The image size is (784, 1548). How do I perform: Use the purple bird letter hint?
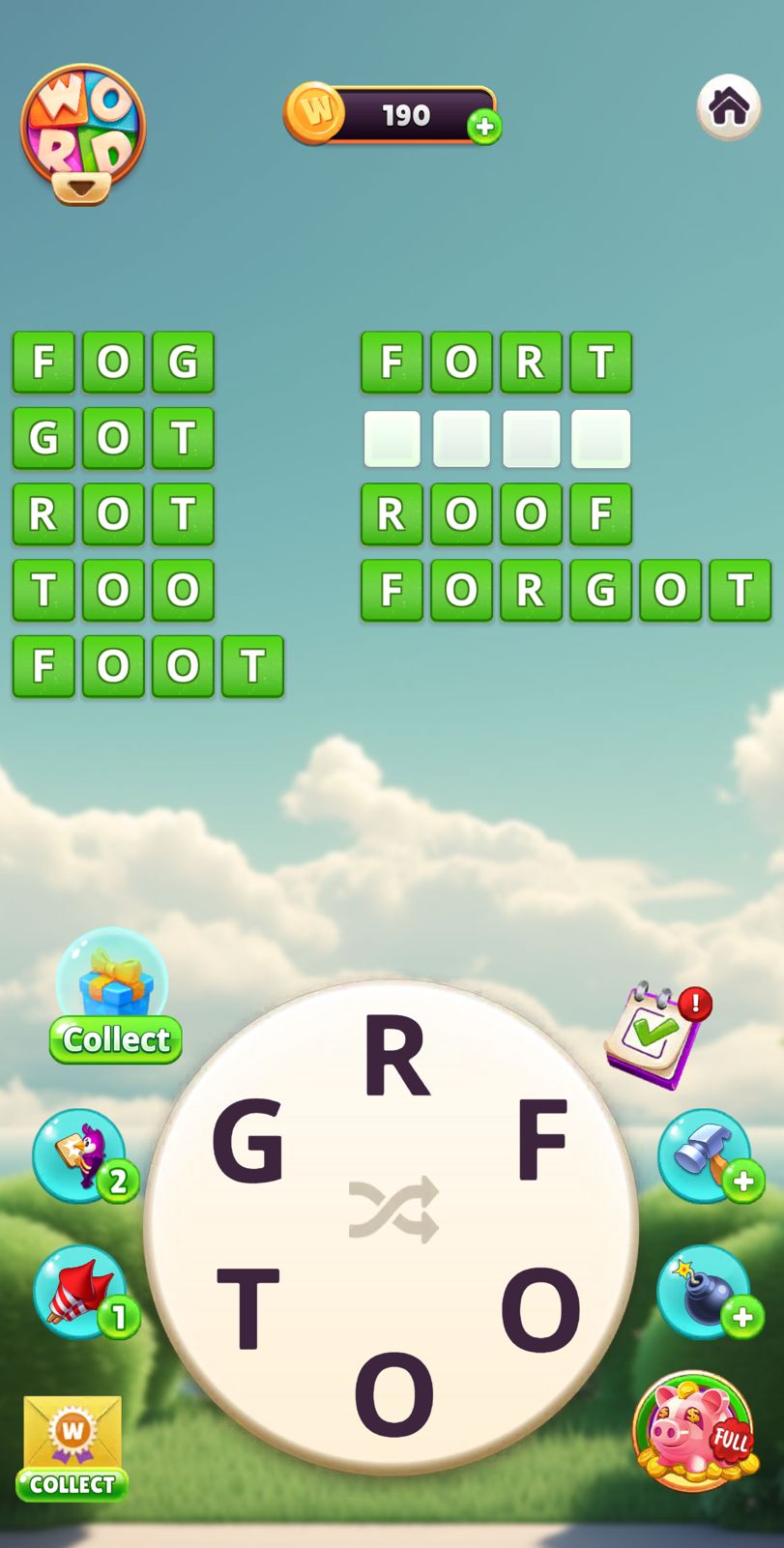[80, 1154]
